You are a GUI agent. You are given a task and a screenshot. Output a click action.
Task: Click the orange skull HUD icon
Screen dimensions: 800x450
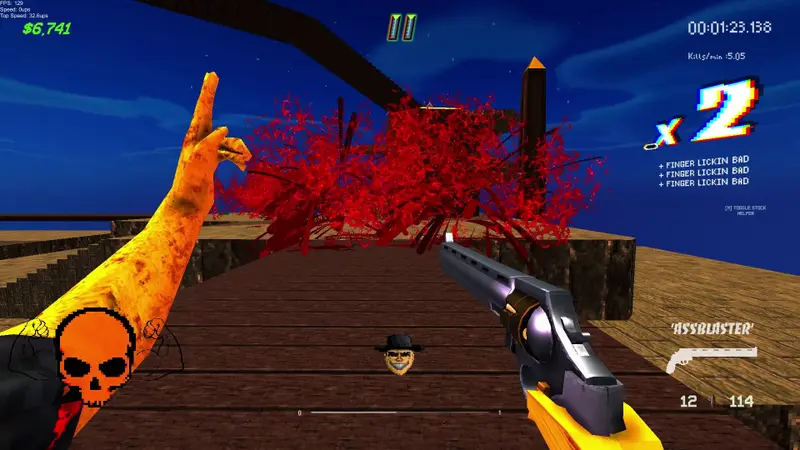pos(95,355)
